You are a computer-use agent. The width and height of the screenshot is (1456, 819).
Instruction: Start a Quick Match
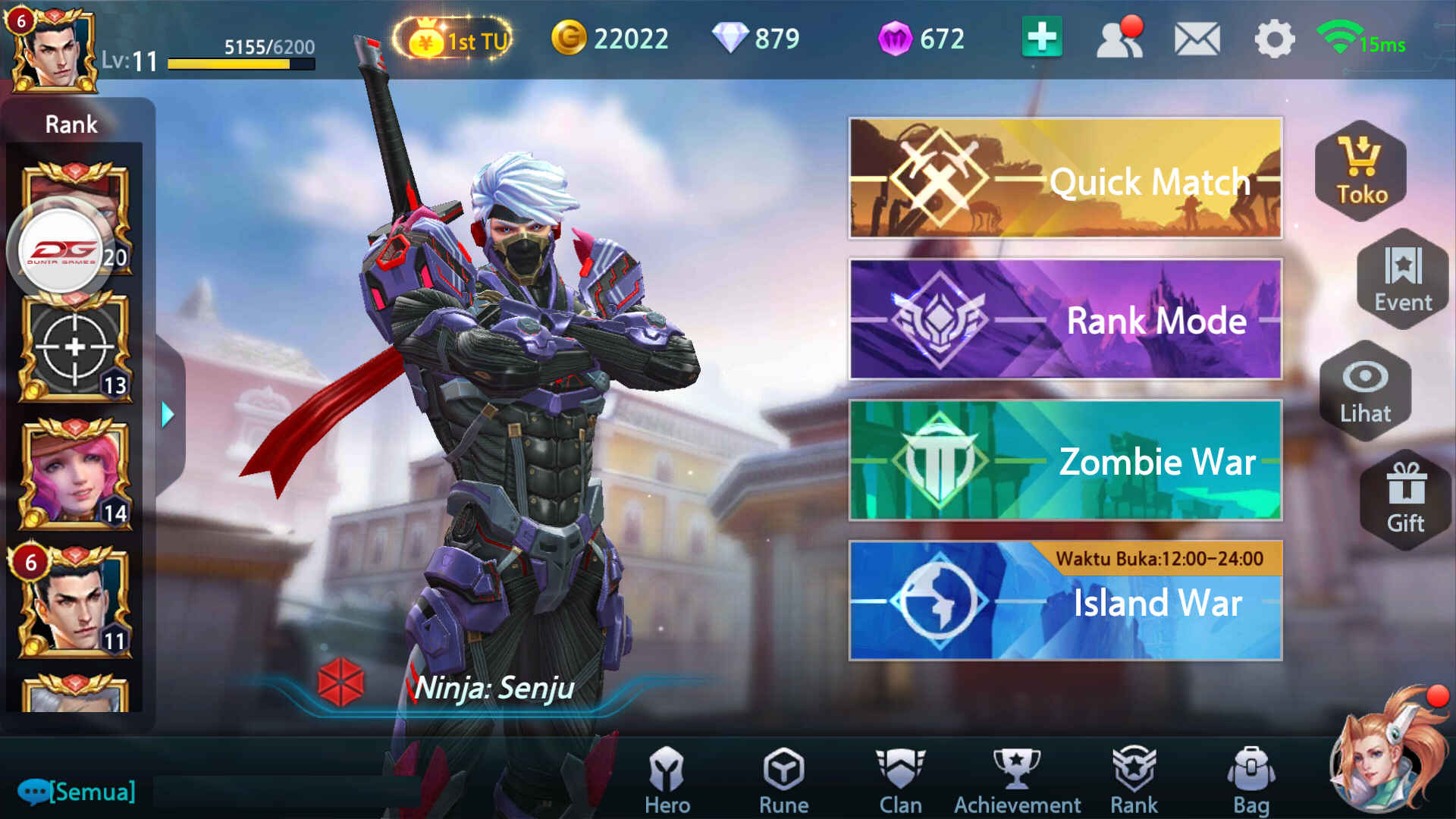[x=1065, y=180]
